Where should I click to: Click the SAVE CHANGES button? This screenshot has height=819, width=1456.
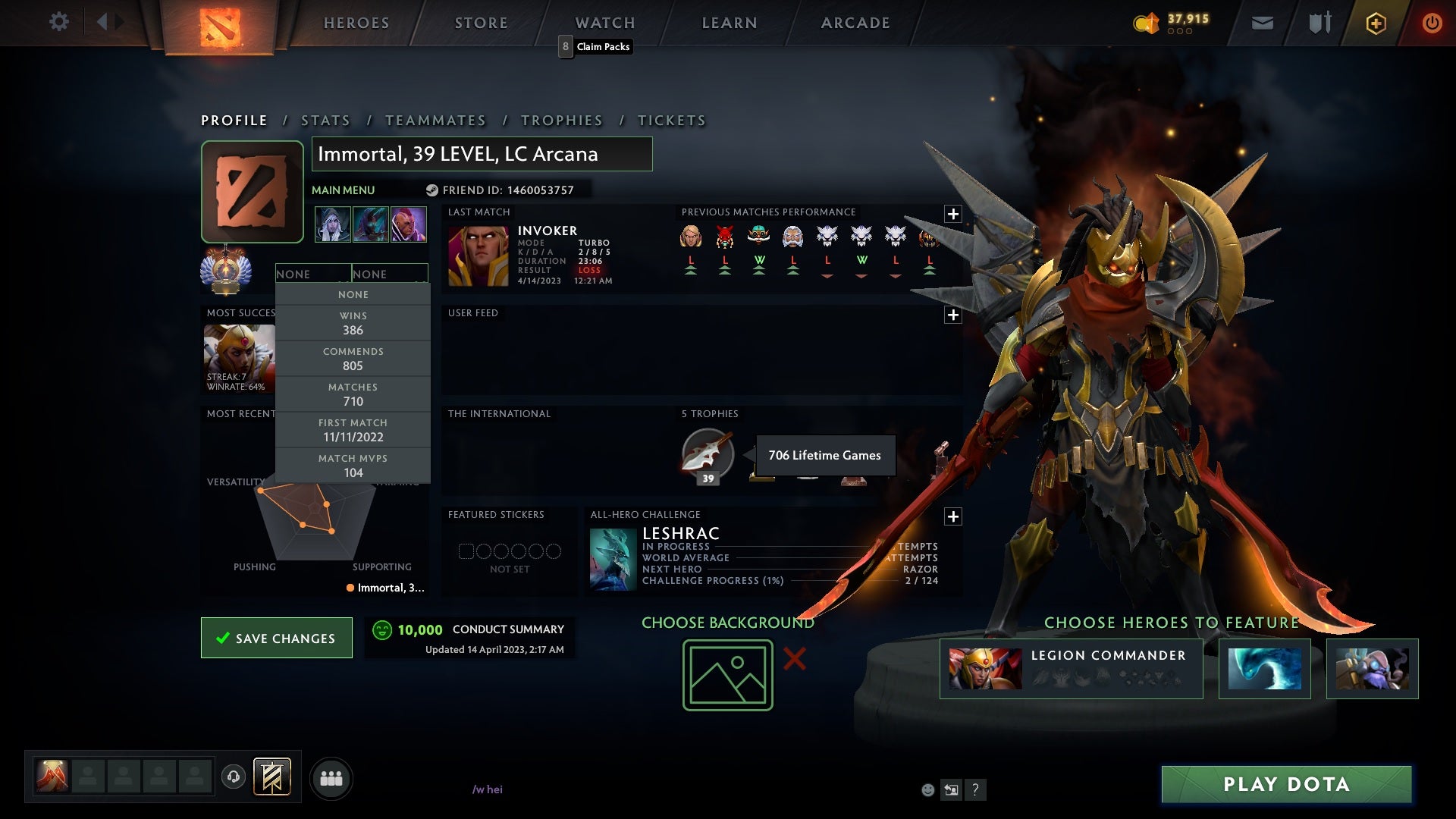pos(276,638)
